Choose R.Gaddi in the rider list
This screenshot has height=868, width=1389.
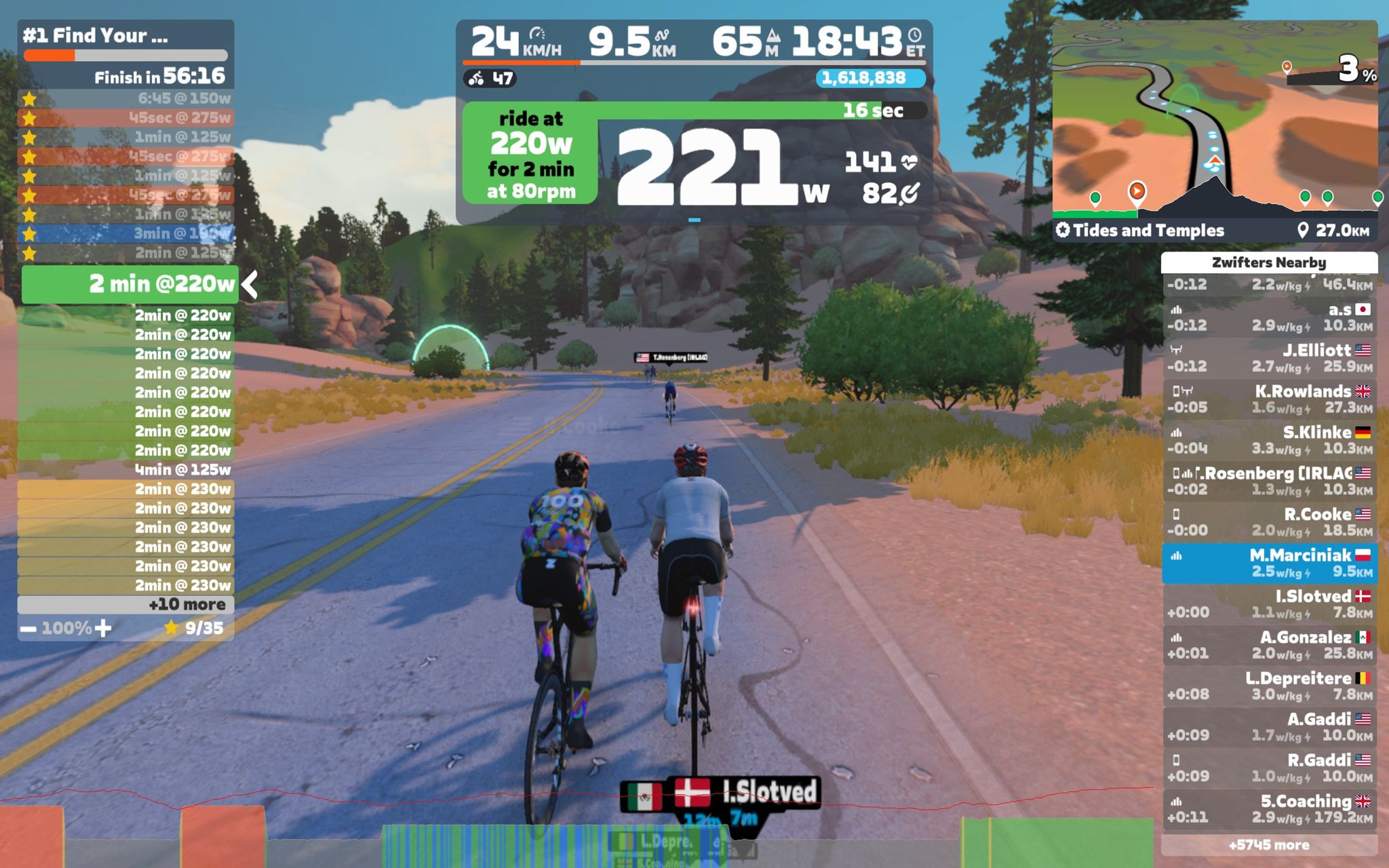[x=1269, y=768]
